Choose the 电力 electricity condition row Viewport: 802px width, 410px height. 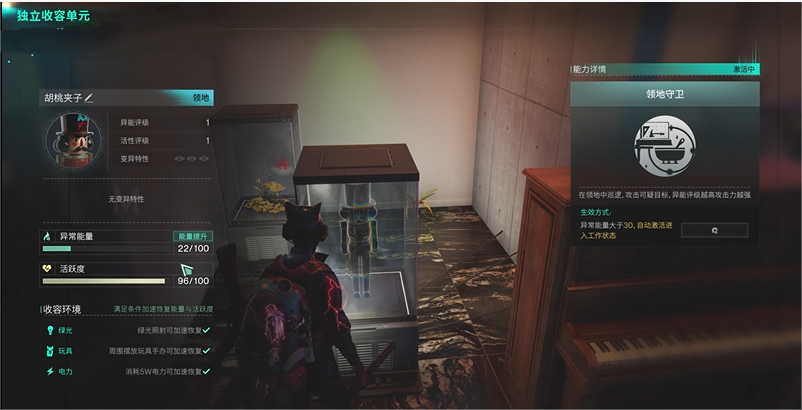coord(126,372)
